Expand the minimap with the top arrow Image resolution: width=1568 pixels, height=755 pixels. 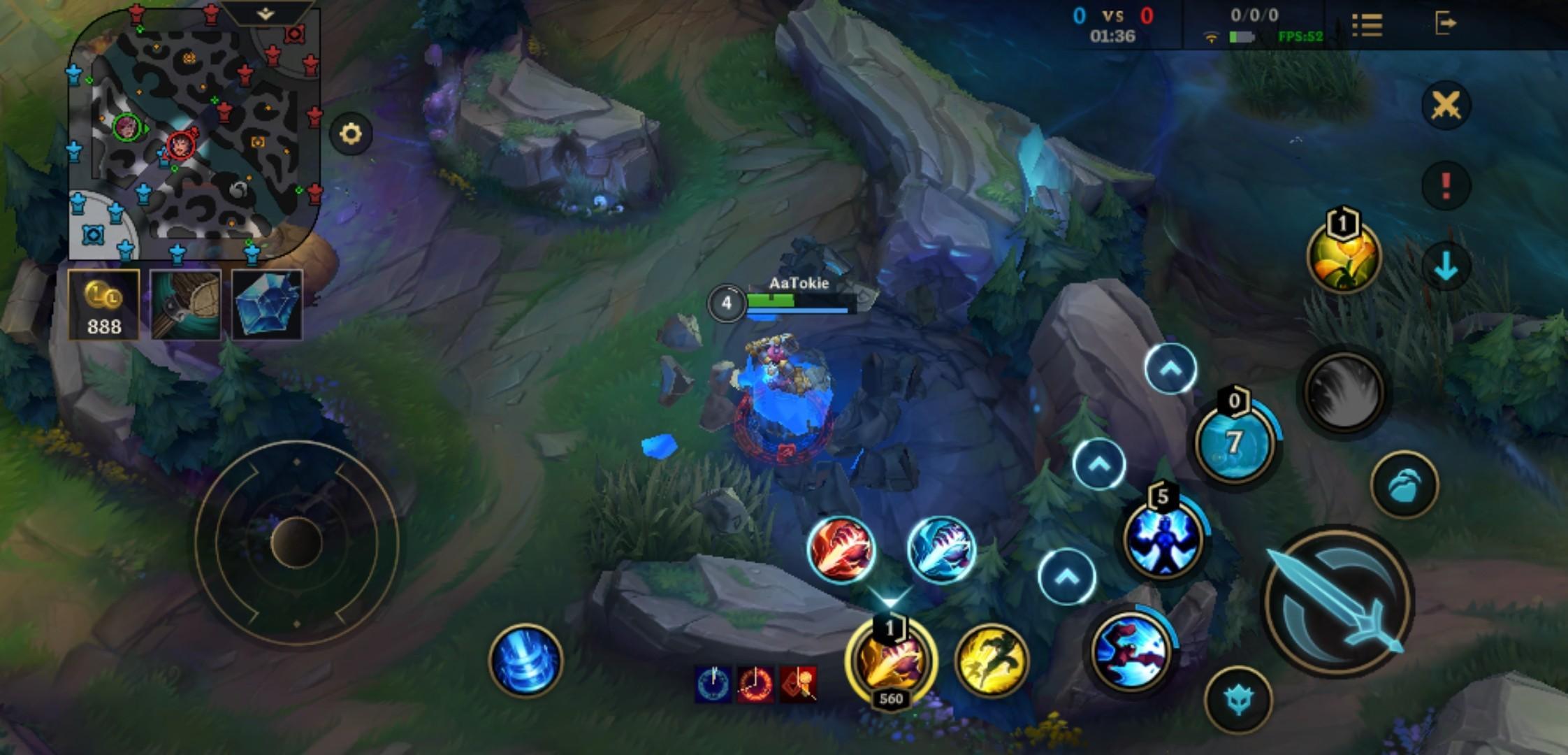point(266,13)
